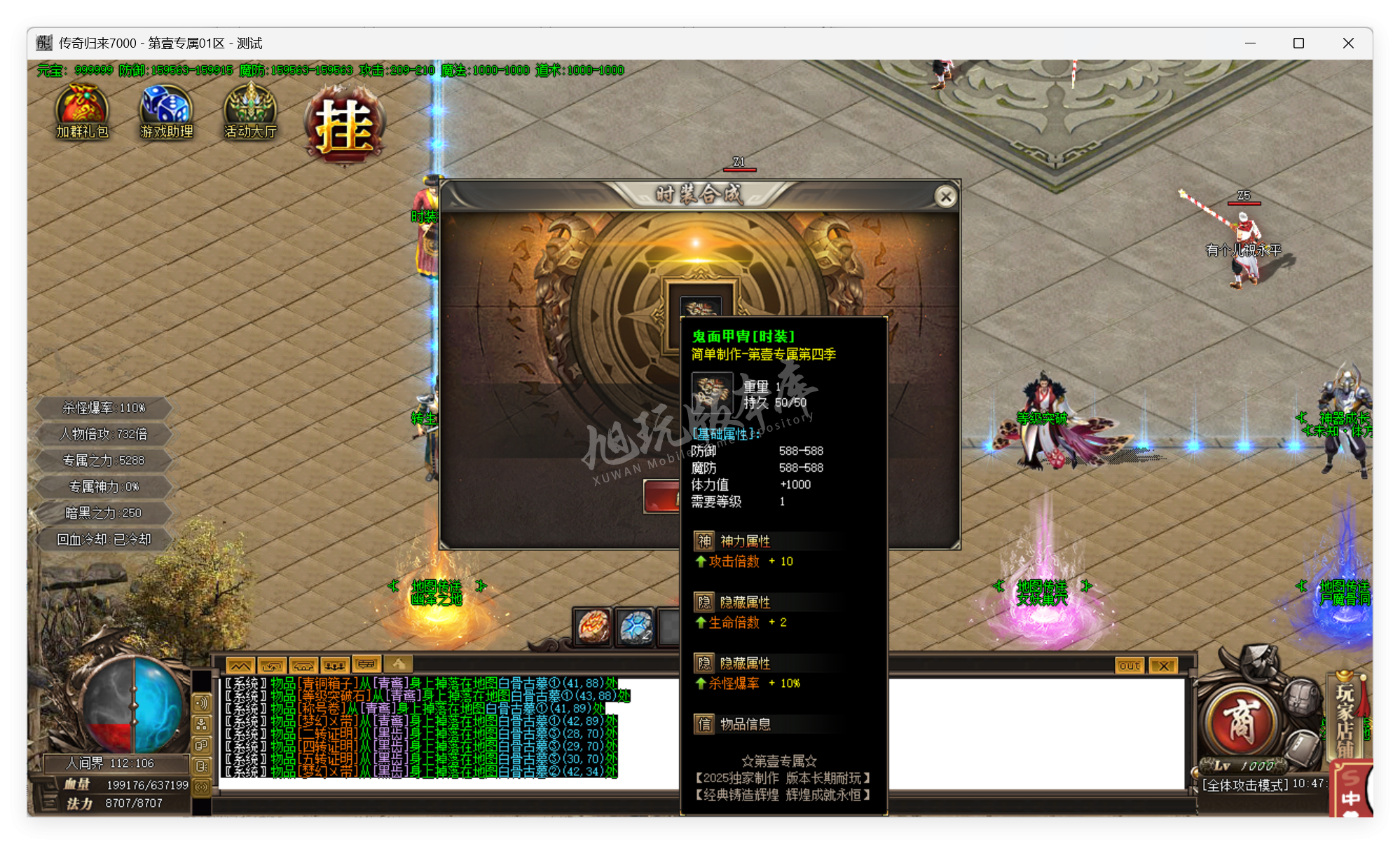This screenshot has height=844, width=1400.
Task: Select the blue ice orb skill slot
Action: click(x=634, y=625)
